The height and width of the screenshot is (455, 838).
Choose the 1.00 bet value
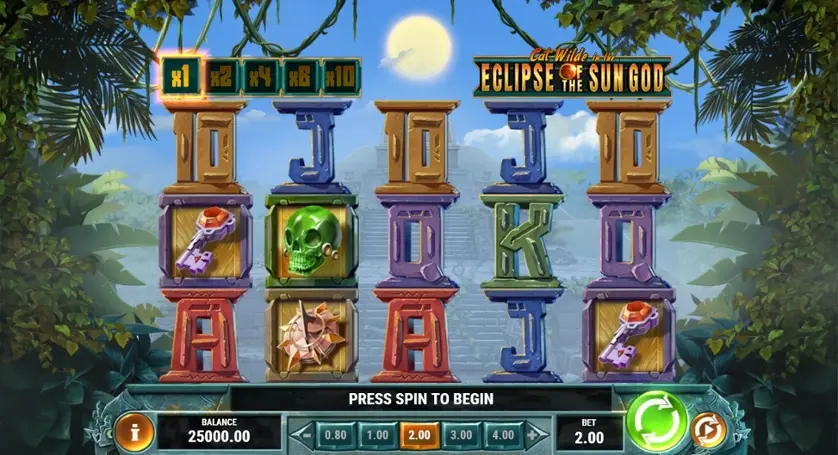tap(376, 435)
